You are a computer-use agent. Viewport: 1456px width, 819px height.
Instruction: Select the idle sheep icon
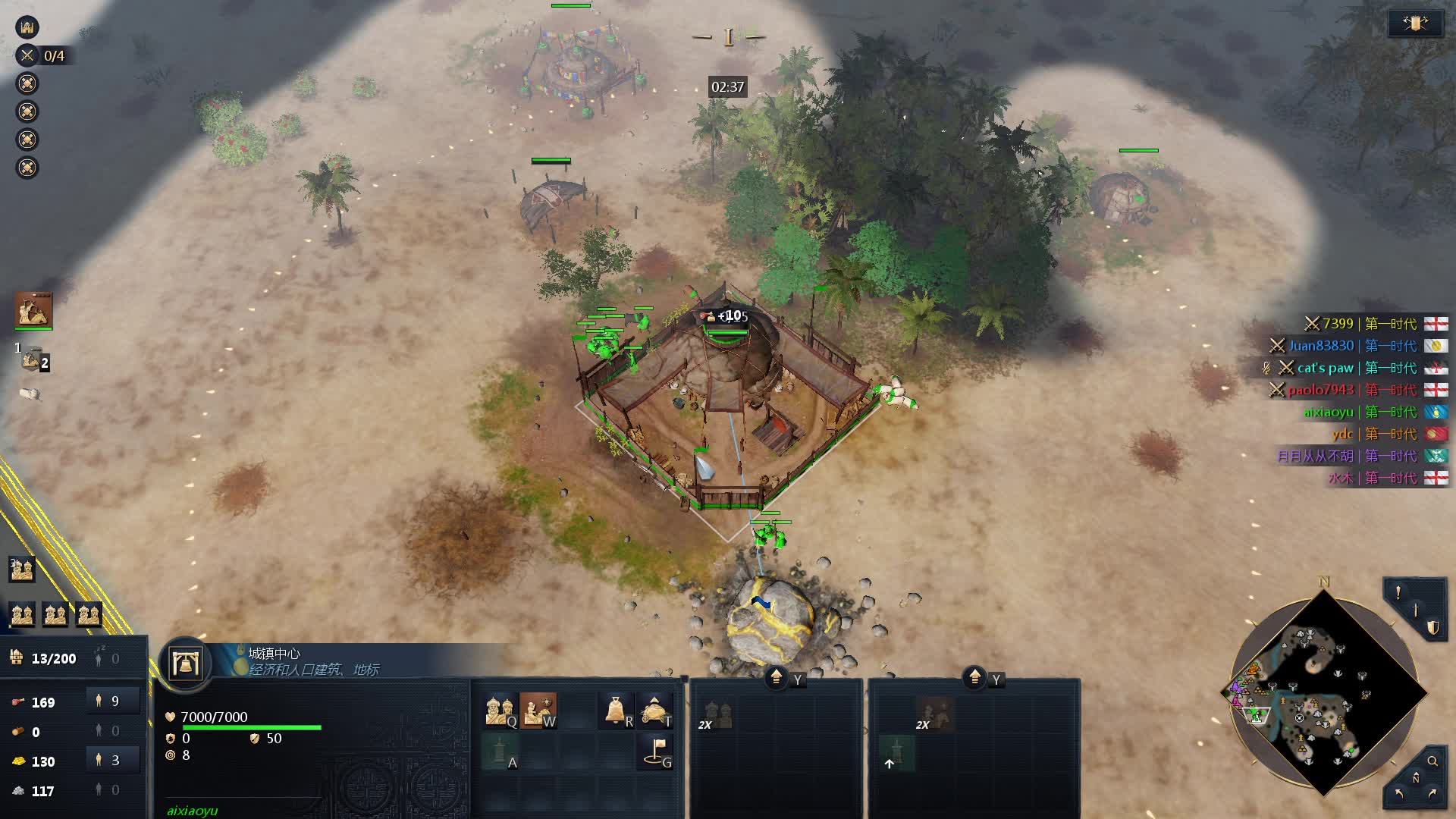pos(30,394)
